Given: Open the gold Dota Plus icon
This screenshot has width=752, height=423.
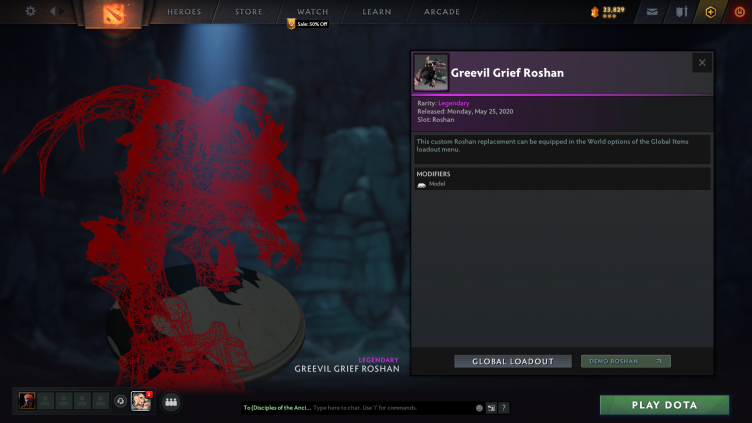Looking at the screenshot, I should tap(710, 12).
